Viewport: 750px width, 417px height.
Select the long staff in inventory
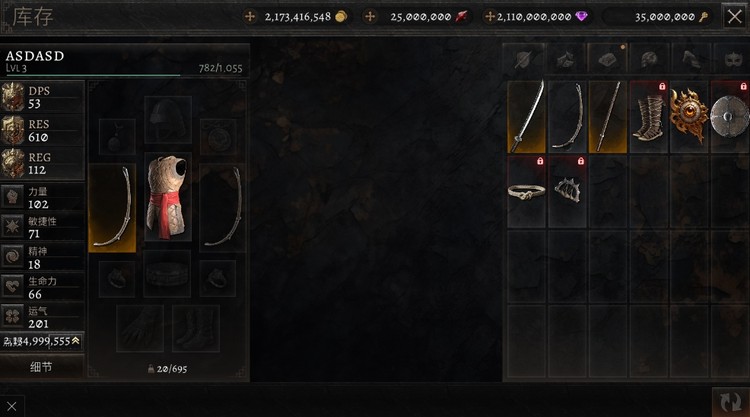click(608, 117)
